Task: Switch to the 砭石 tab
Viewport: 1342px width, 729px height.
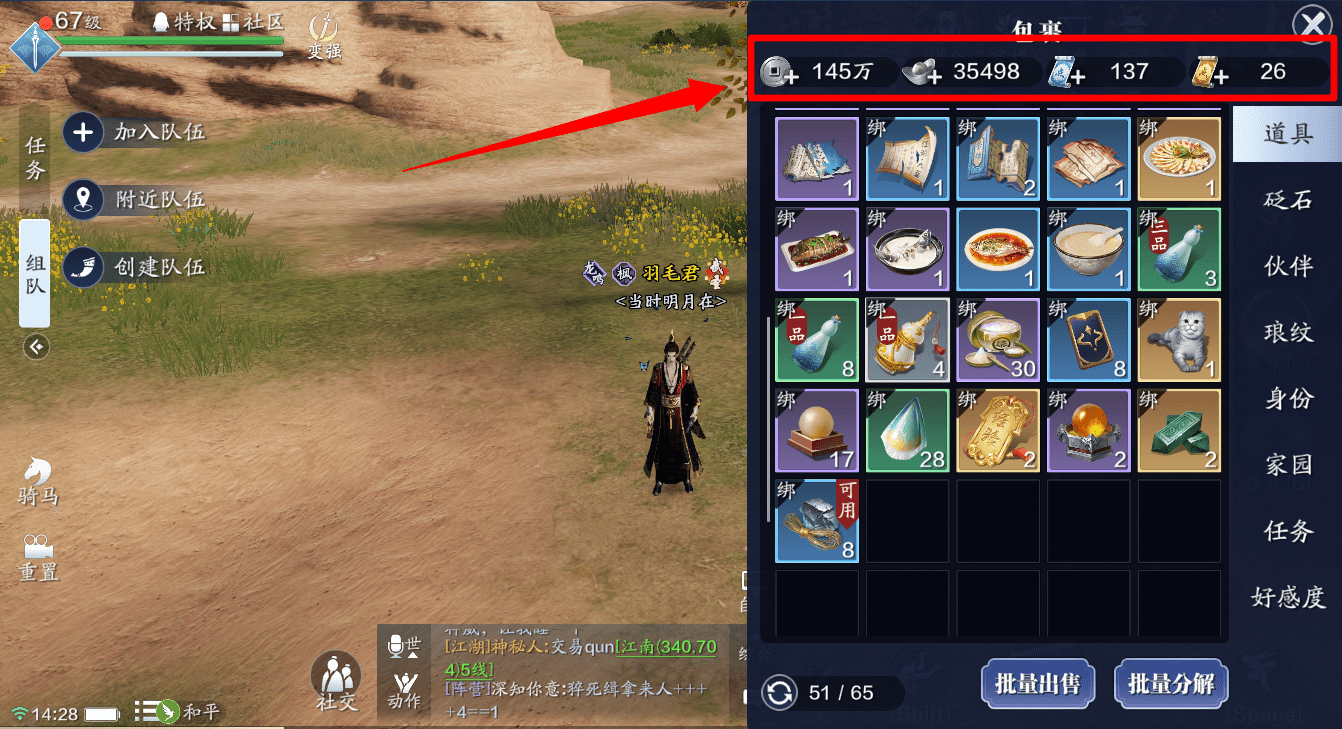Action: (x=1287, y=200)
